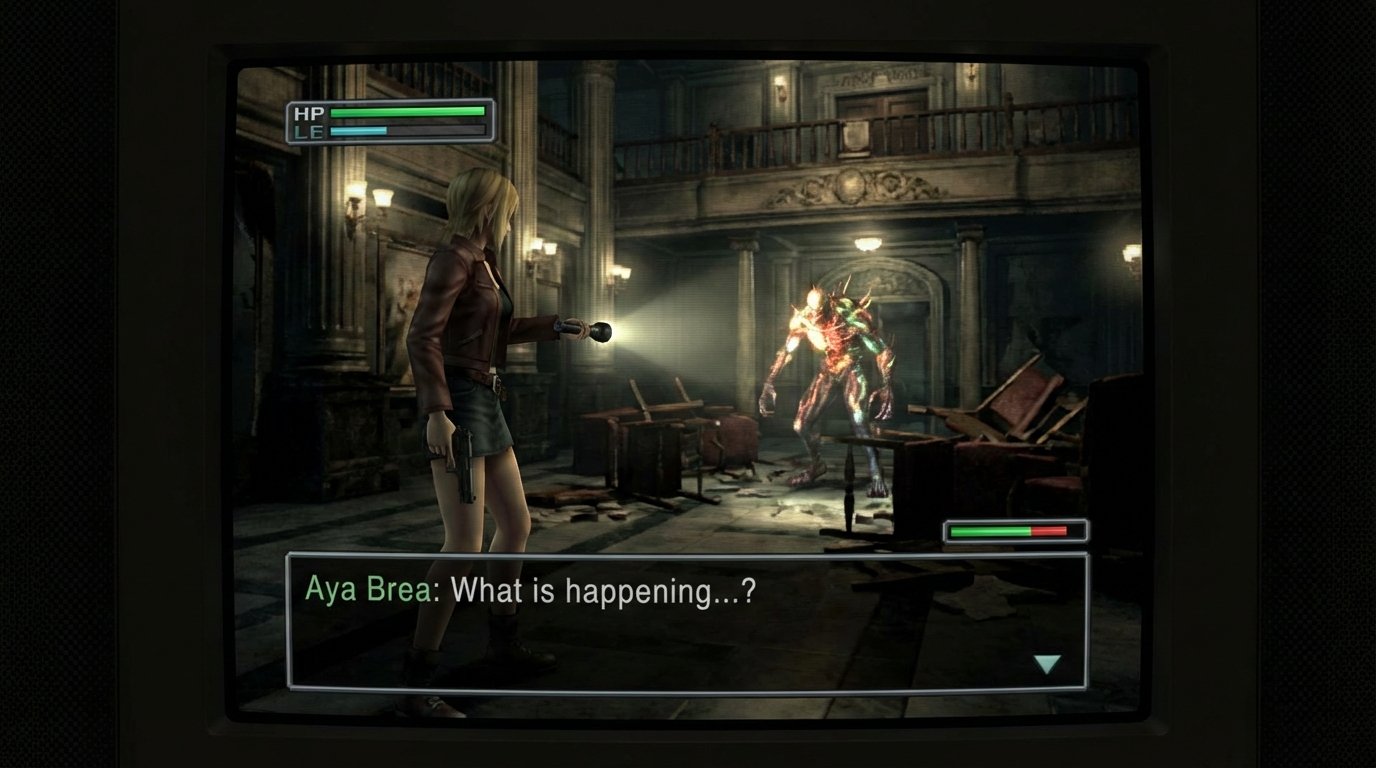The height and width of the screenshot is (768, 1376).
Task: Click the lamp on the far right wall
Action: 1132,250
